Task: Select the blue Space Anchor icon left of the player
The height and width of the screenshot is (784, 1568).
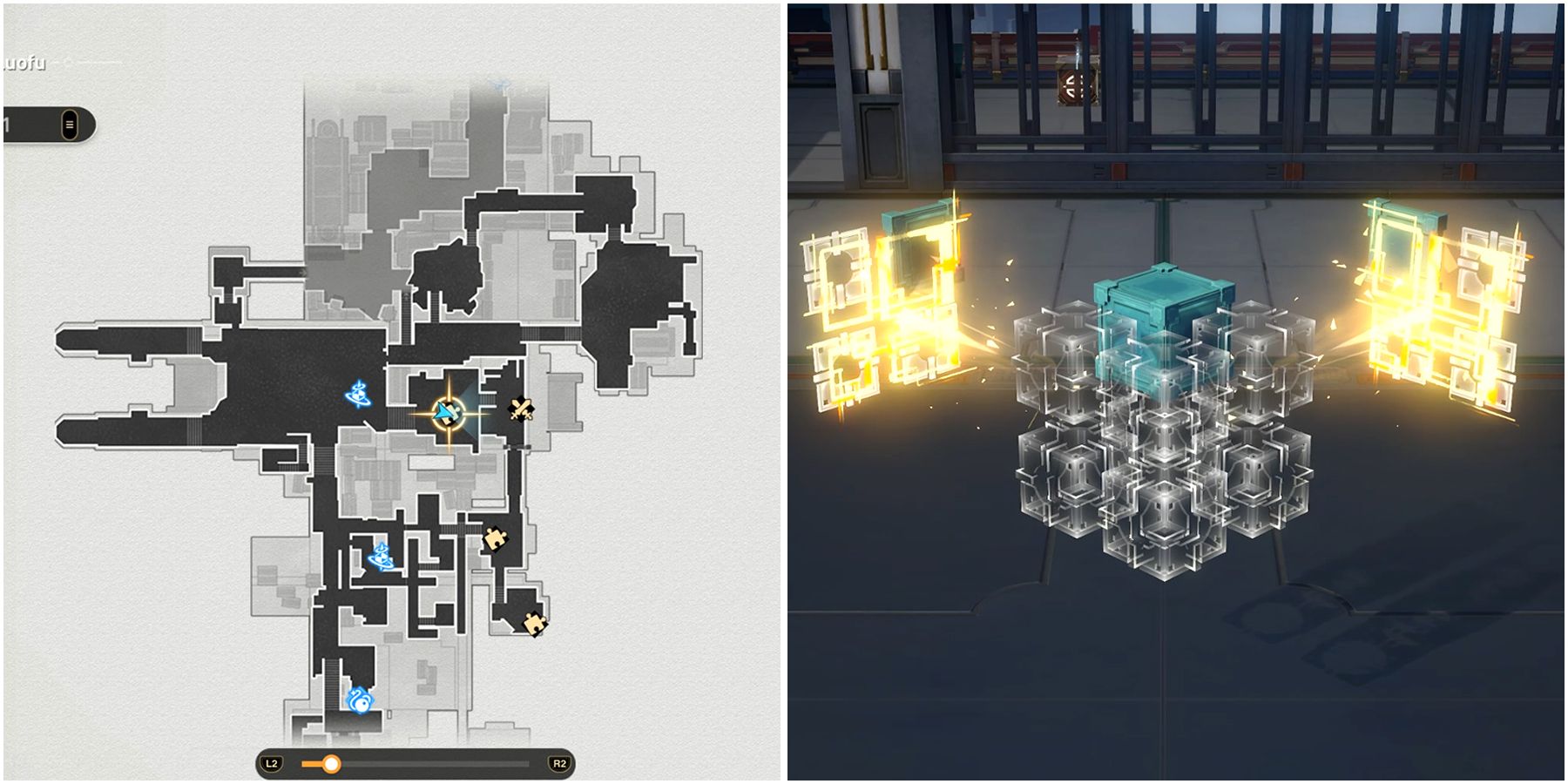Action: [357, 395]
